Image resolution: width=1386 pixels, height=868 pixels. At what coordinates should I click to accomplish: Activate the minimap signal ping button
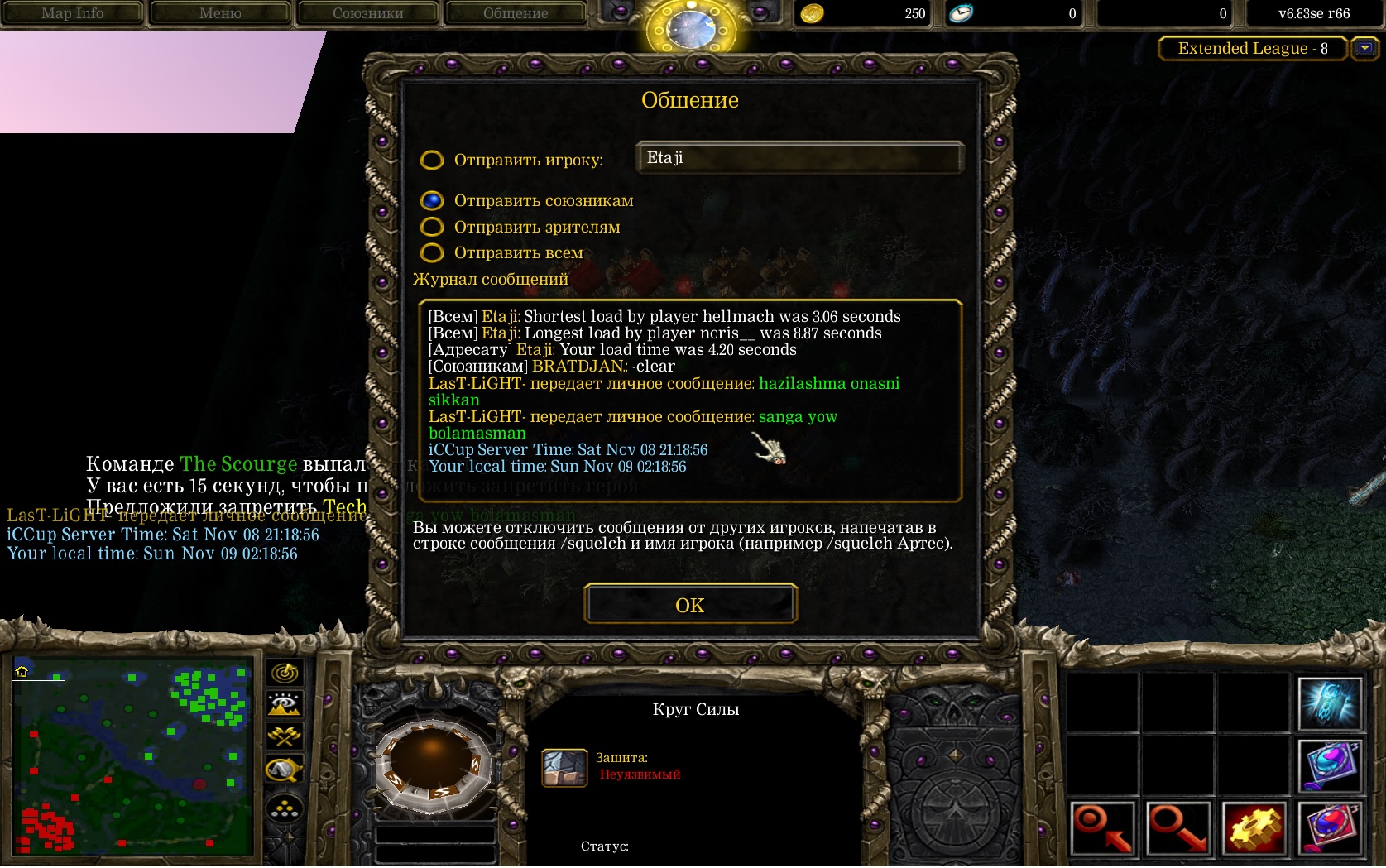click(x=285, y=673)
